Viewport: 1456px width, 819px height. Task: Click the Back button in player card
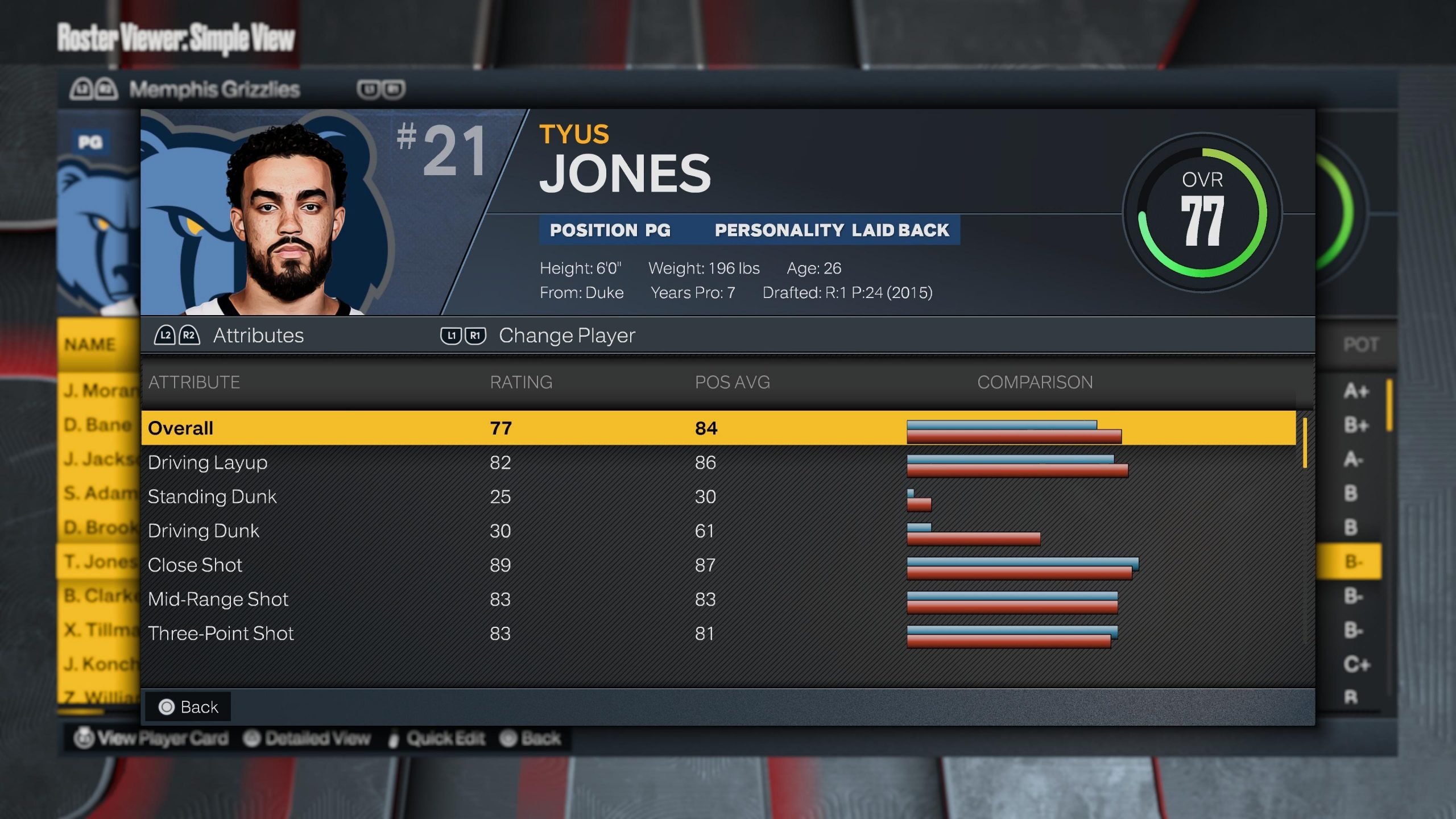point(188,707)
